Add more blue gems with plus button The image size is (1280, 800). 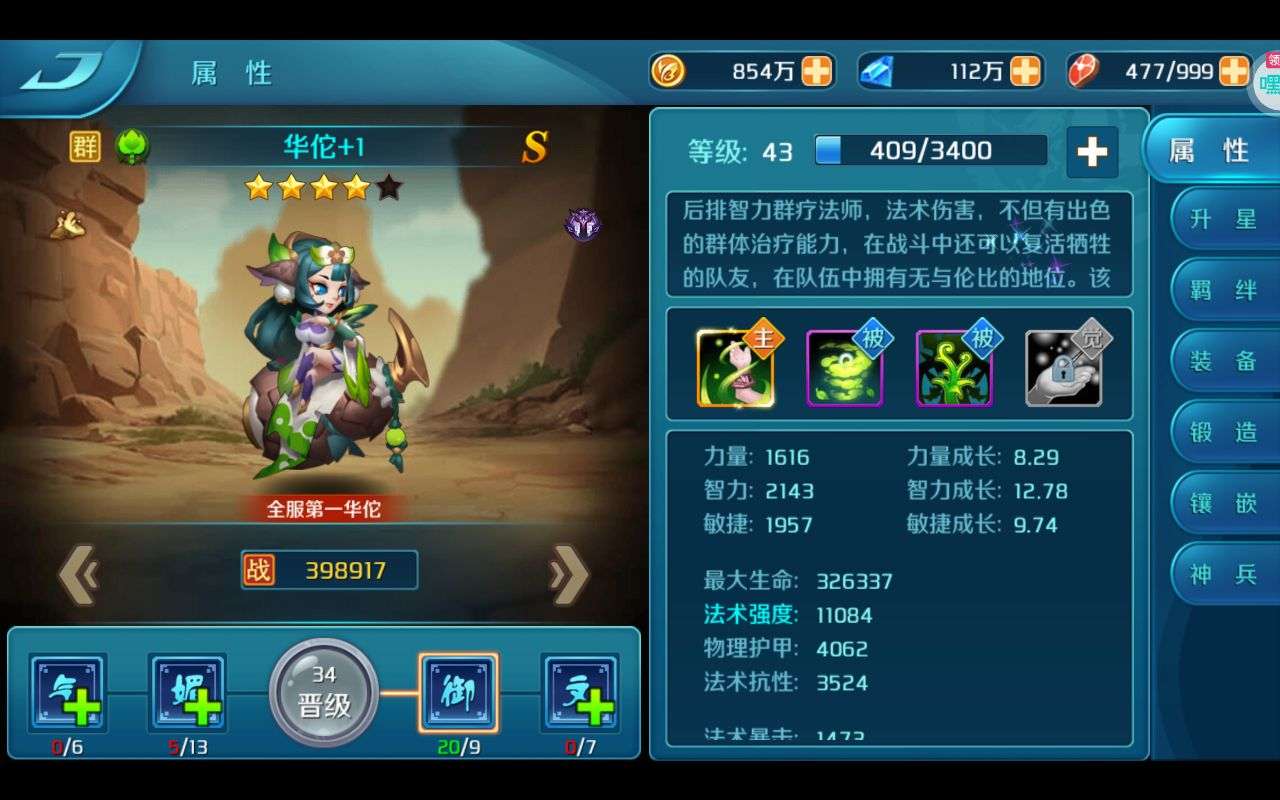pos(1026,71)
